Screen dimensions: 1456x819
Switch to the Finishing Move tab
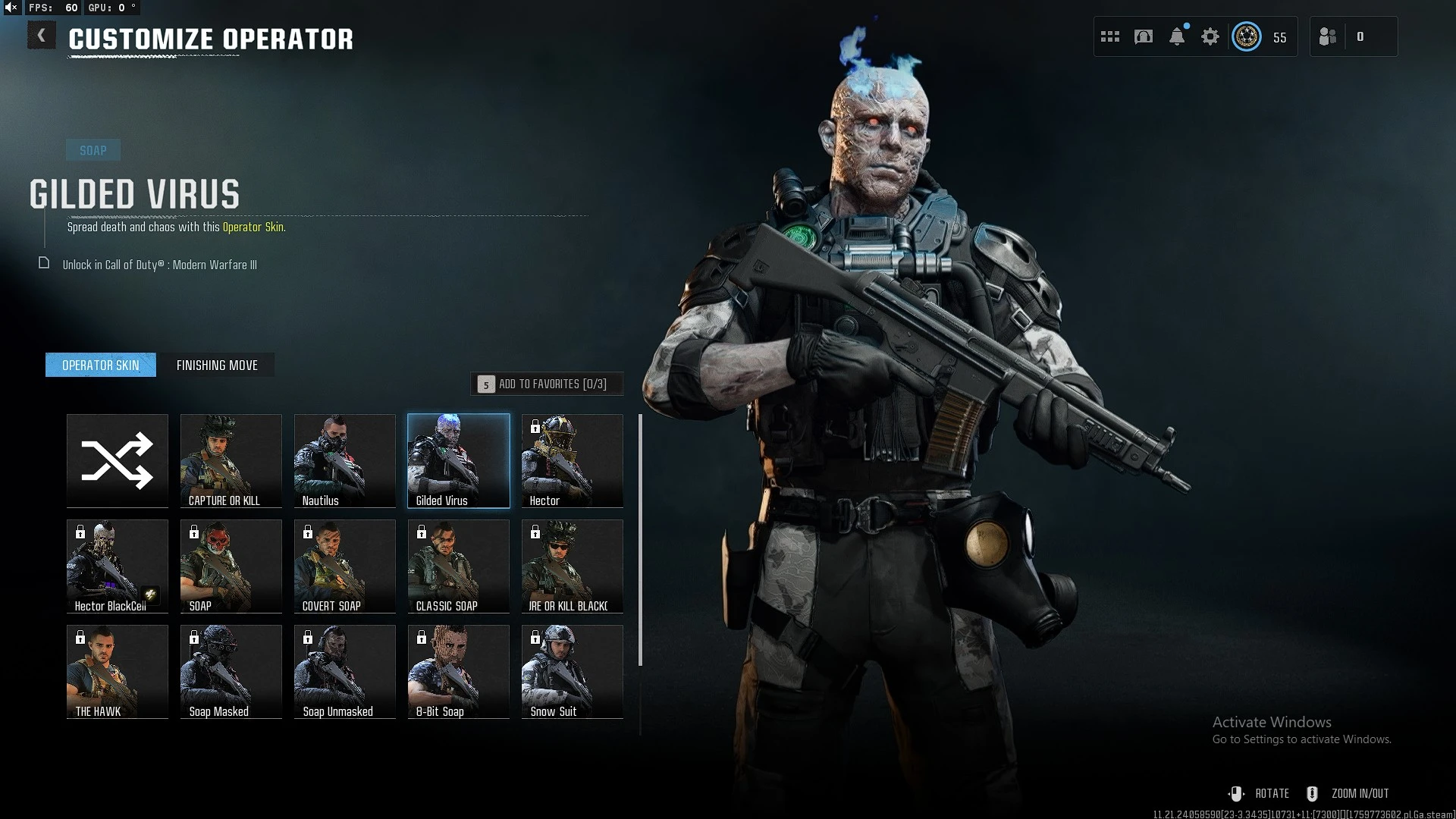coord(217,366)
